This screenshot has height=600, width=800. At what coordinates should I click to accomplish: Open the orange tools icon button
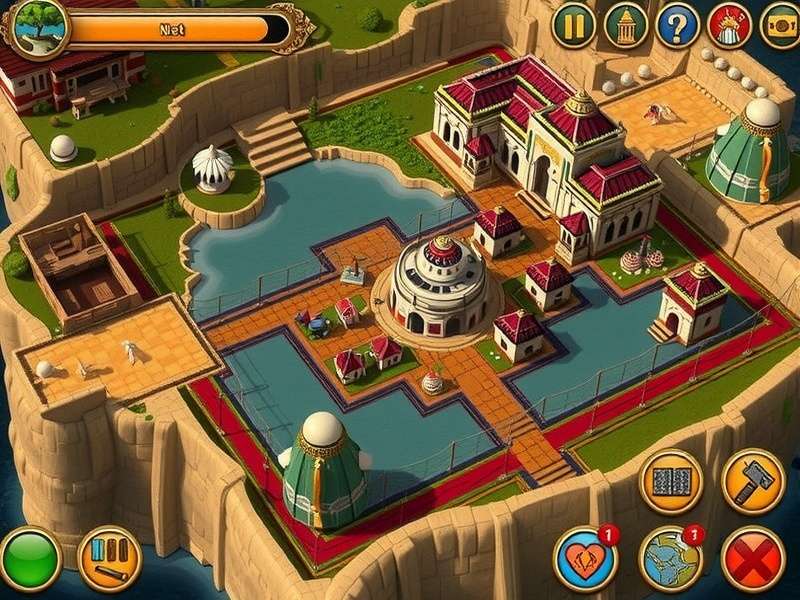tap(109, 559)
